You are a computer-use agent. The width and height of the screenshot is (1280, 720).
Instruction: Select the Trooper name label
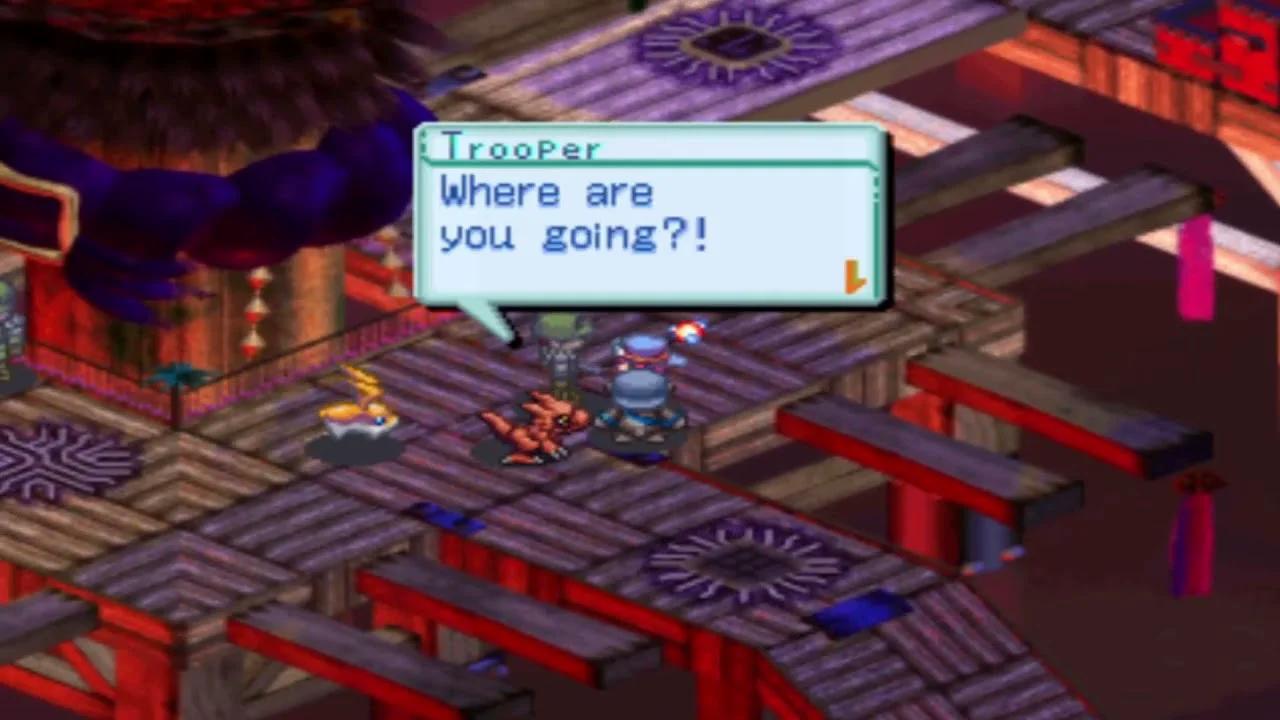pos(520,147)
